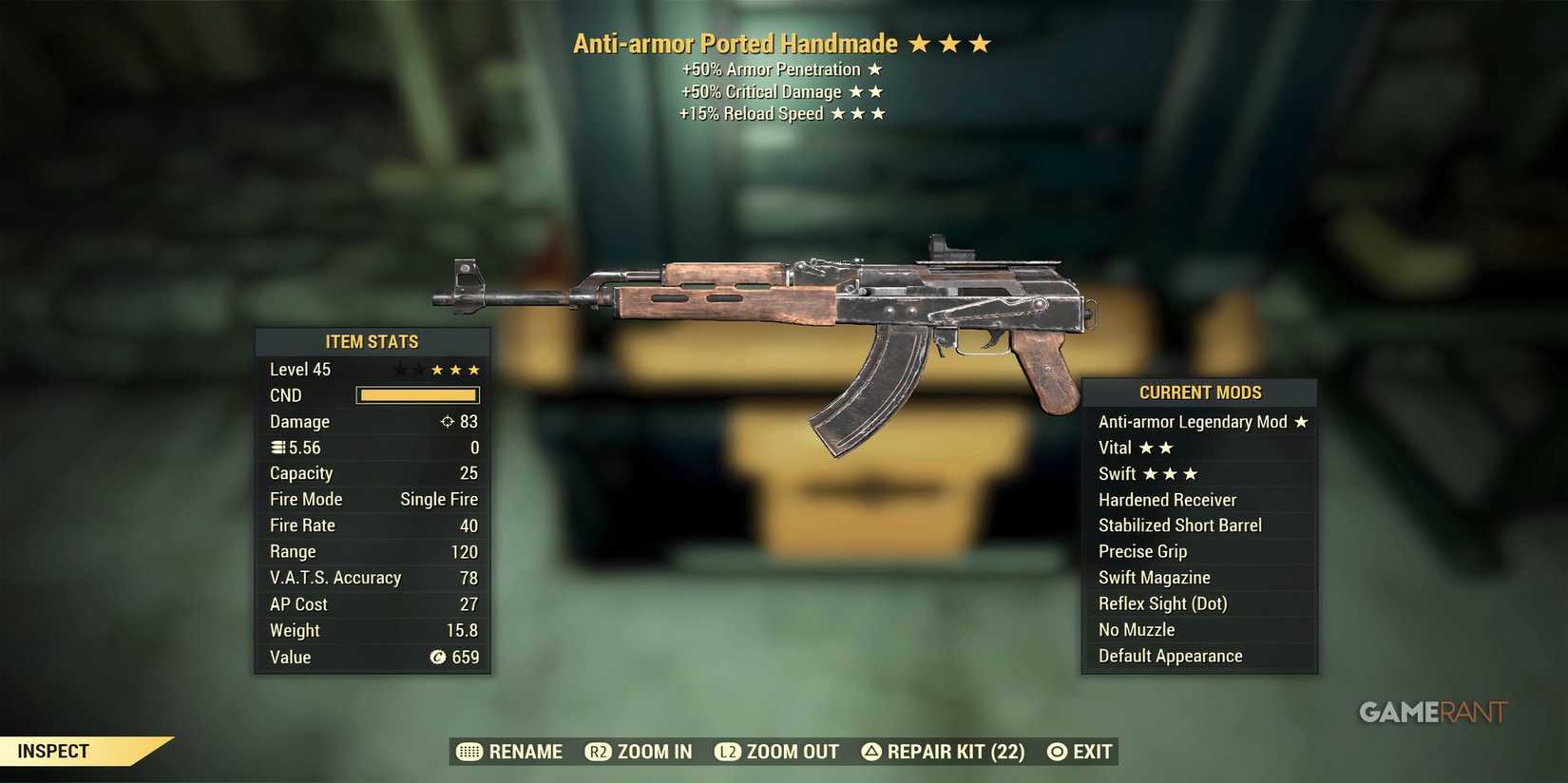The width and height of the screenshot is (1568, 783).
Task: Open the Fire Mode value showing Single Fire
Action: pos(438,499)
